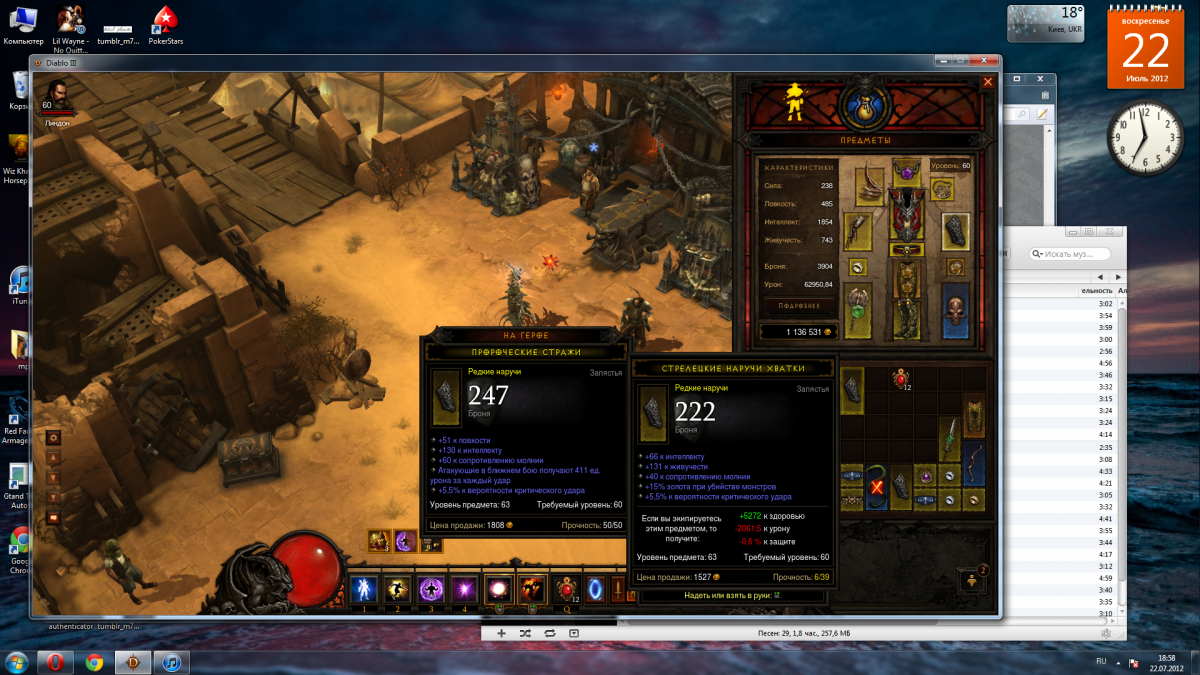Select the equipped boots slot
This screenshot has height=675, width=1200.
point(906,318)
